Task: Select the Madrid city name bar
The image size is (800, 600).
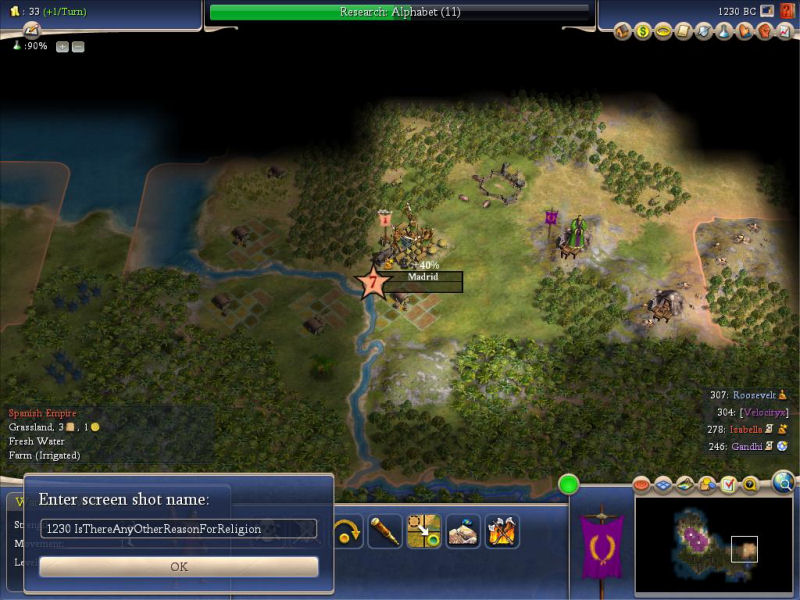Action: tap(424, 277)
